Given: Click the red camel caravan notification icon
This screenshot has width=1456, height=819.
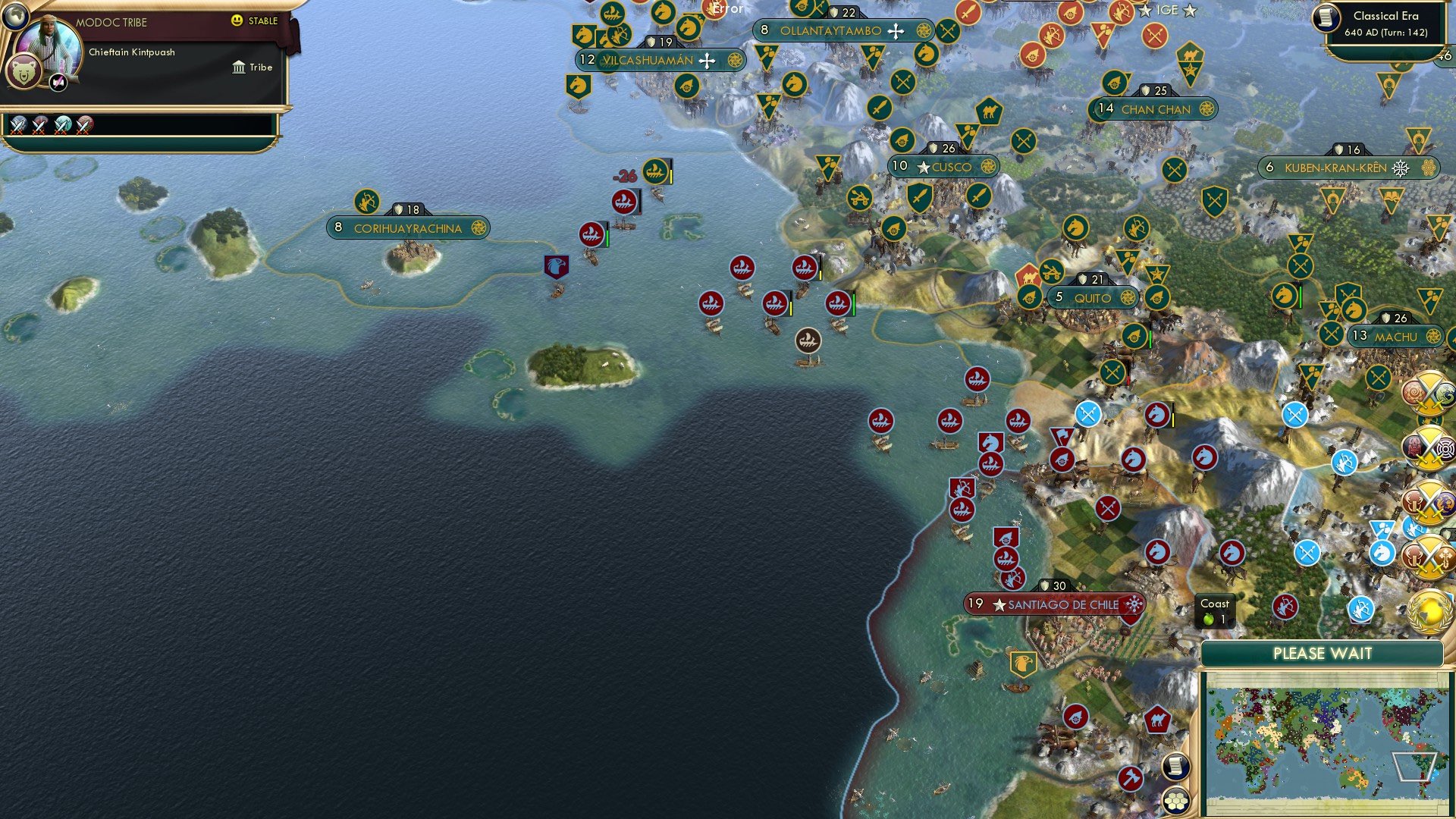Looking at the screenshot, I should pyautogui.click(x=1157, y=719).
